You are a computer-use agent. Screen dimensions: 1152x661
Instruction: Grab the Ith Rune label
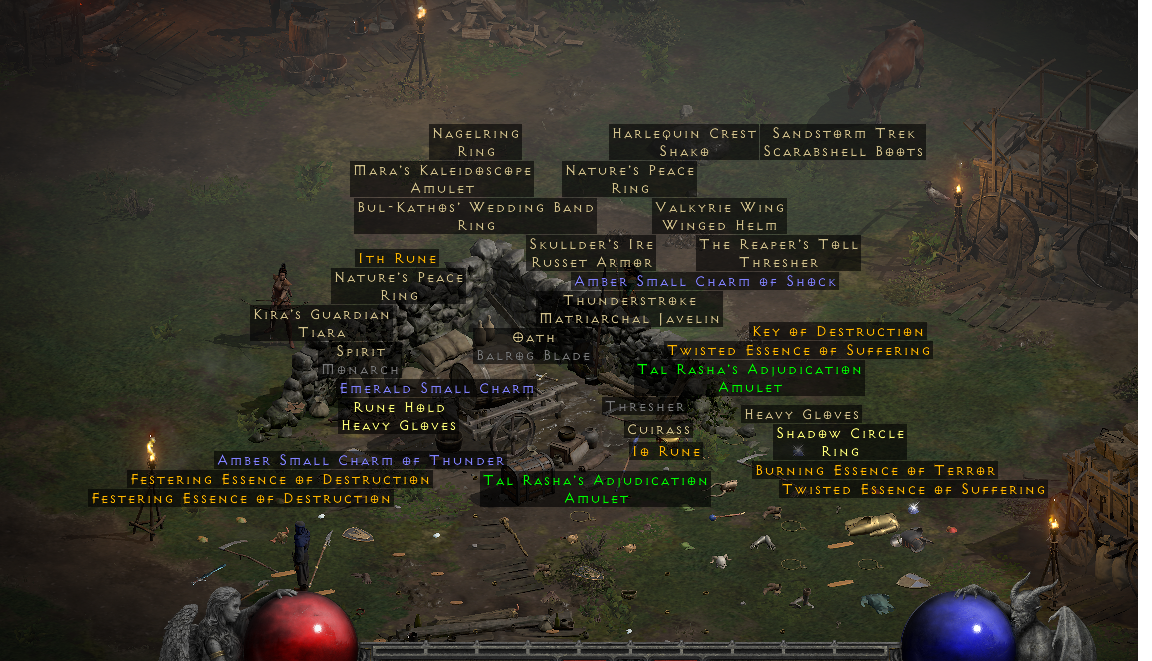[398, 259]
